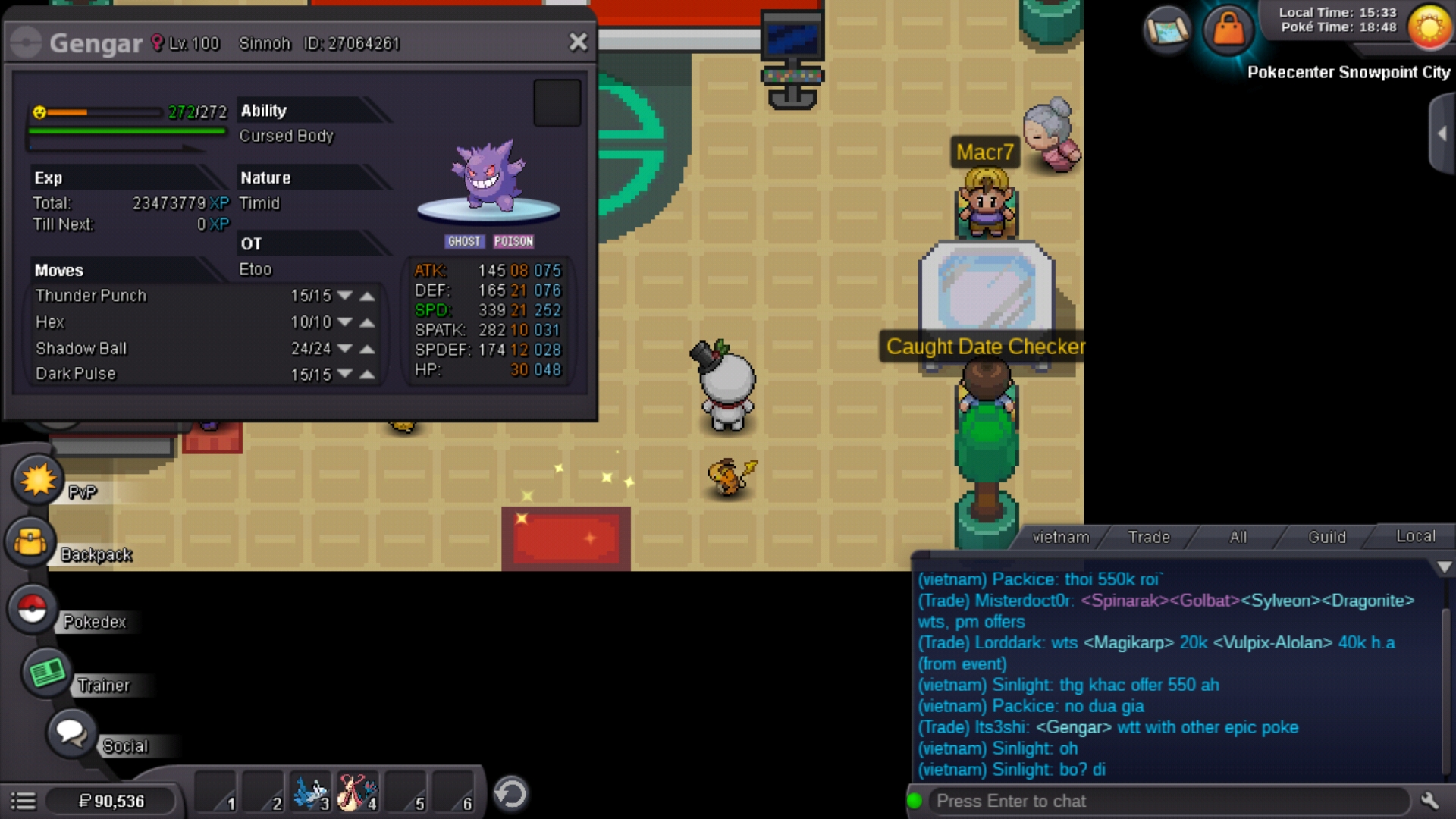Focus the chat input field
1456x819 pixels.
(x=1168, y=801)
